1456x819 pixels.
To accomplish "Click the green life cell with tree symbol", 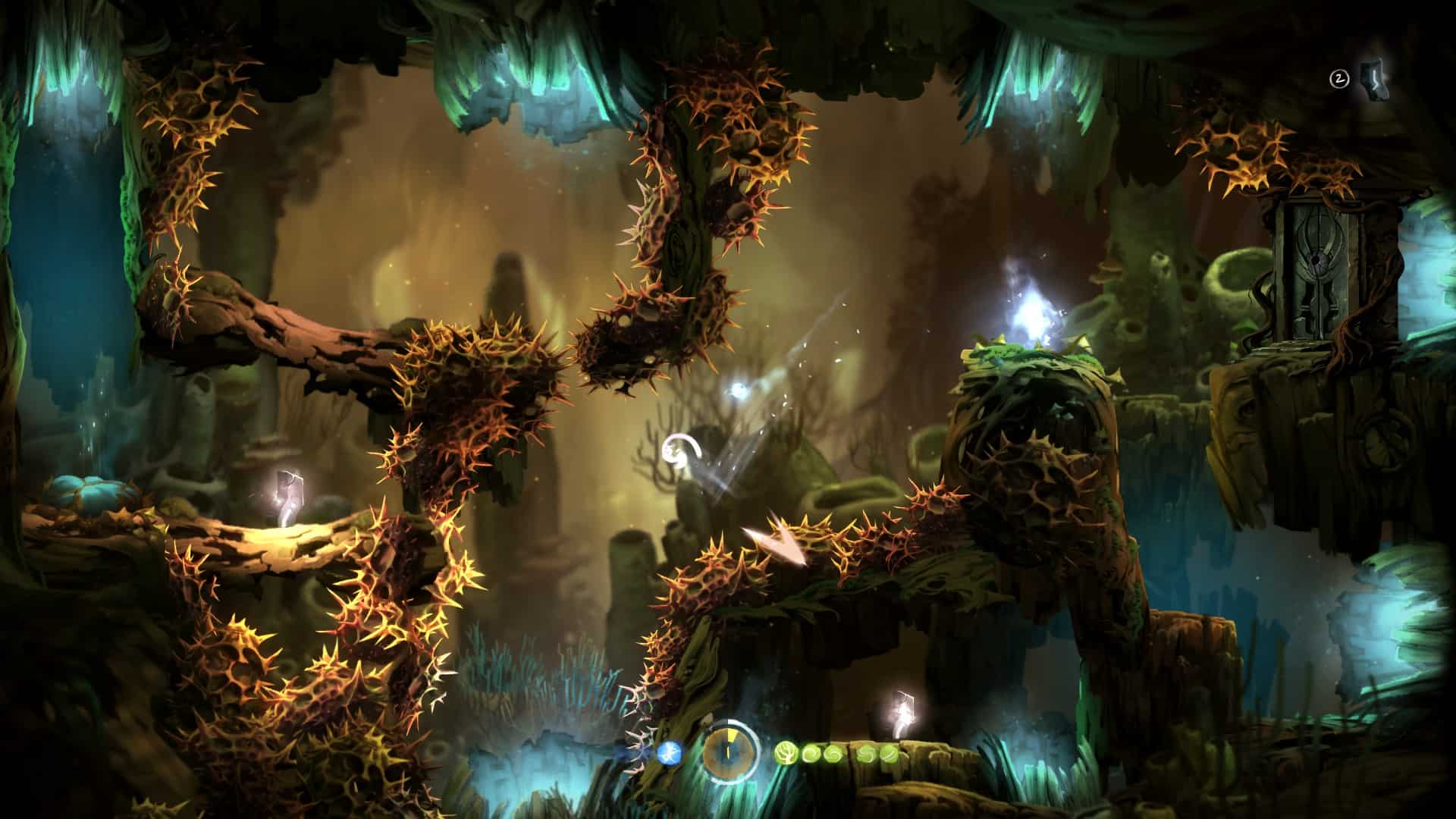I will point(785,753).
